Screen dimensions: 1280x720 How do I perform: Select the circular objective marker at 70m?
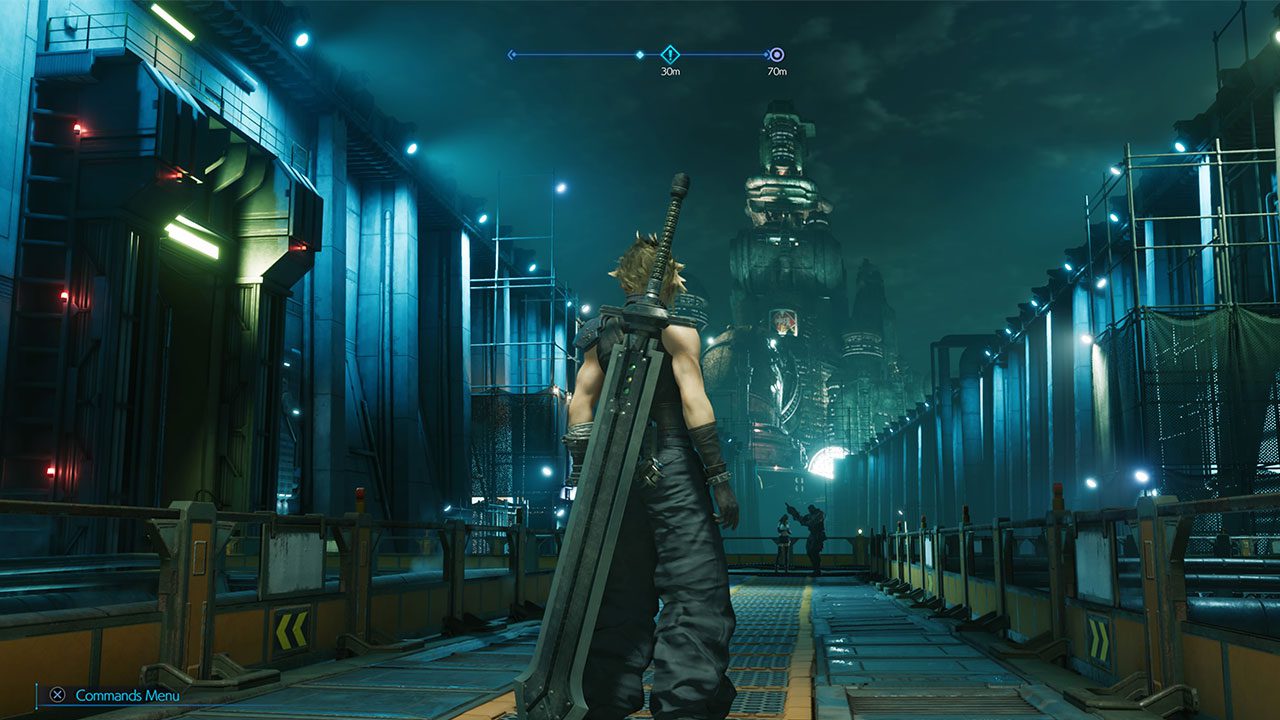point(777,55)
